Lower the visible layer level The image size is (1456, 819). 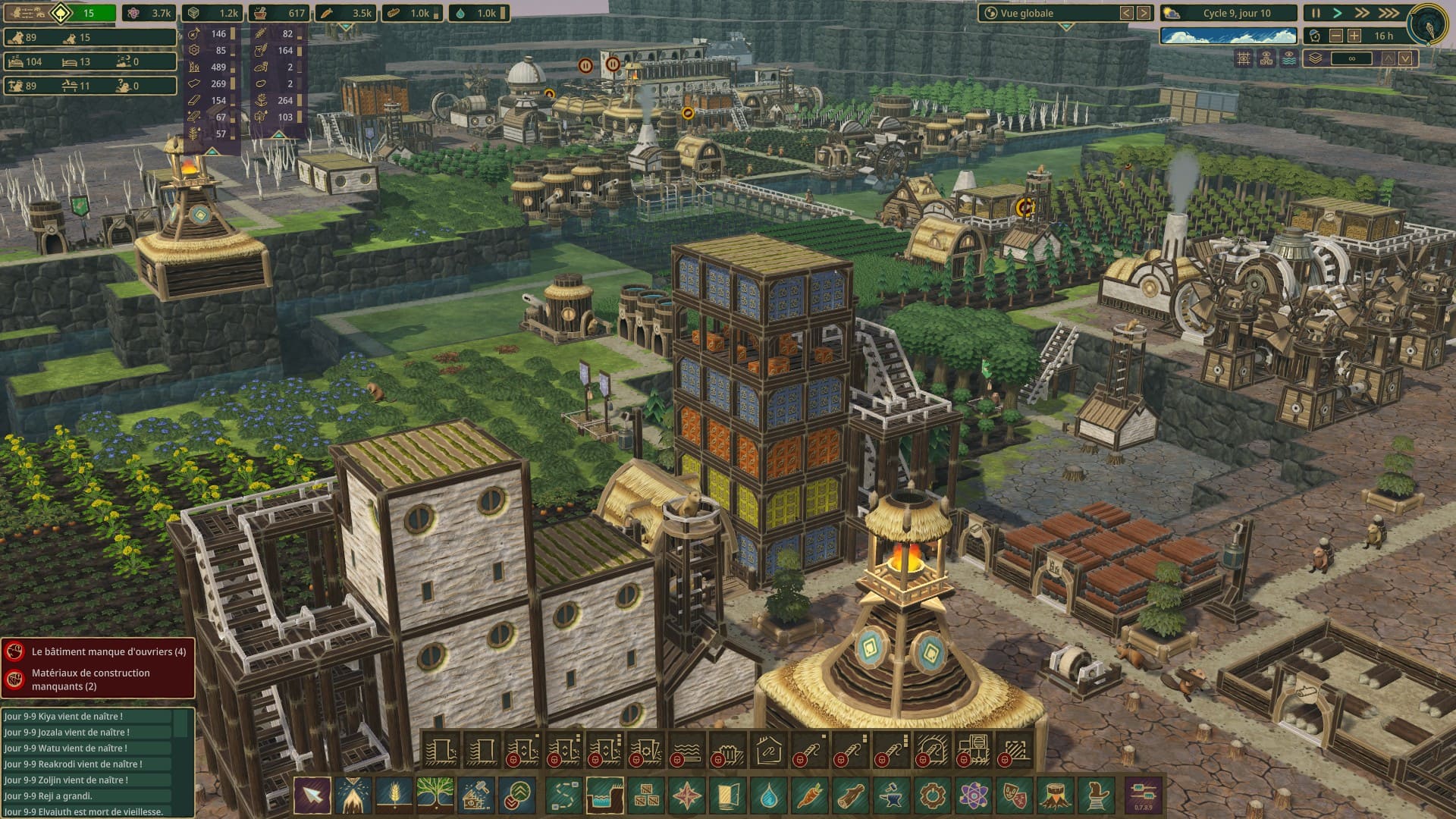coord(1406,58)
